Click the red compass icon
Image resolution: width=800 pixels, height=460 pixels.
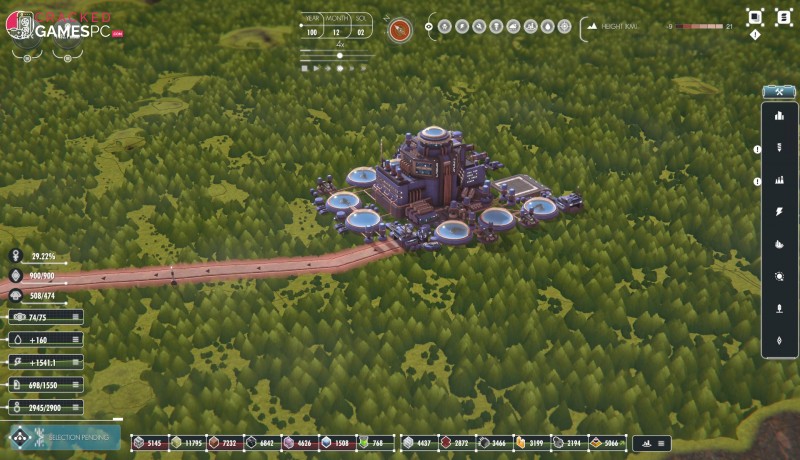(400, 29)
